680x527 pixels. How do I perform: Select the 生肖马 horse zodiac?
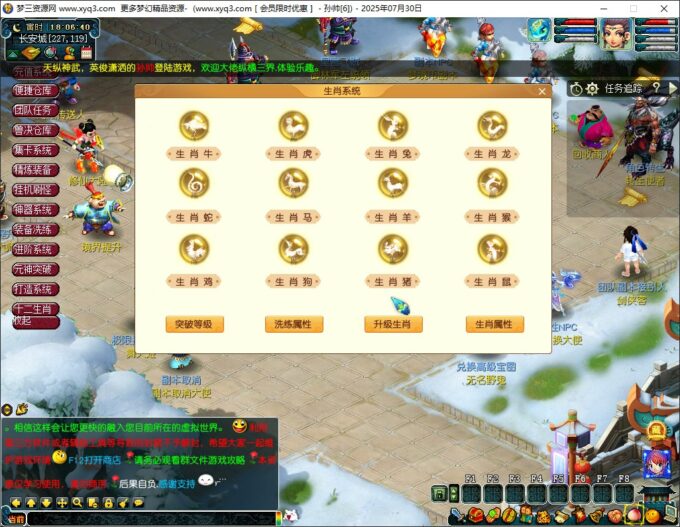[293, 184]
